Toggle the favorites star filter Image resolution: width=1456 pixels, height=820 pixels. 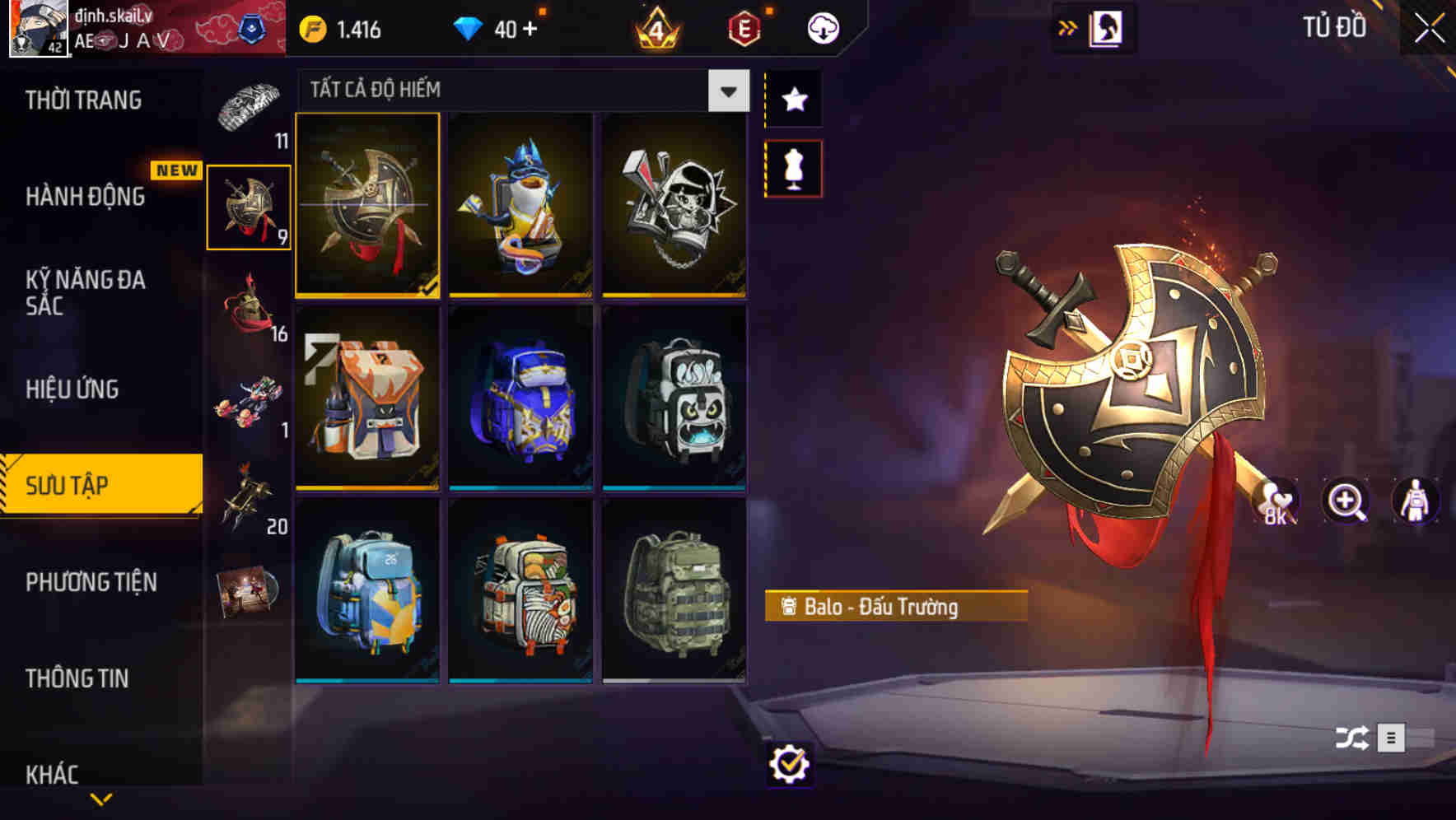(793, 99)
